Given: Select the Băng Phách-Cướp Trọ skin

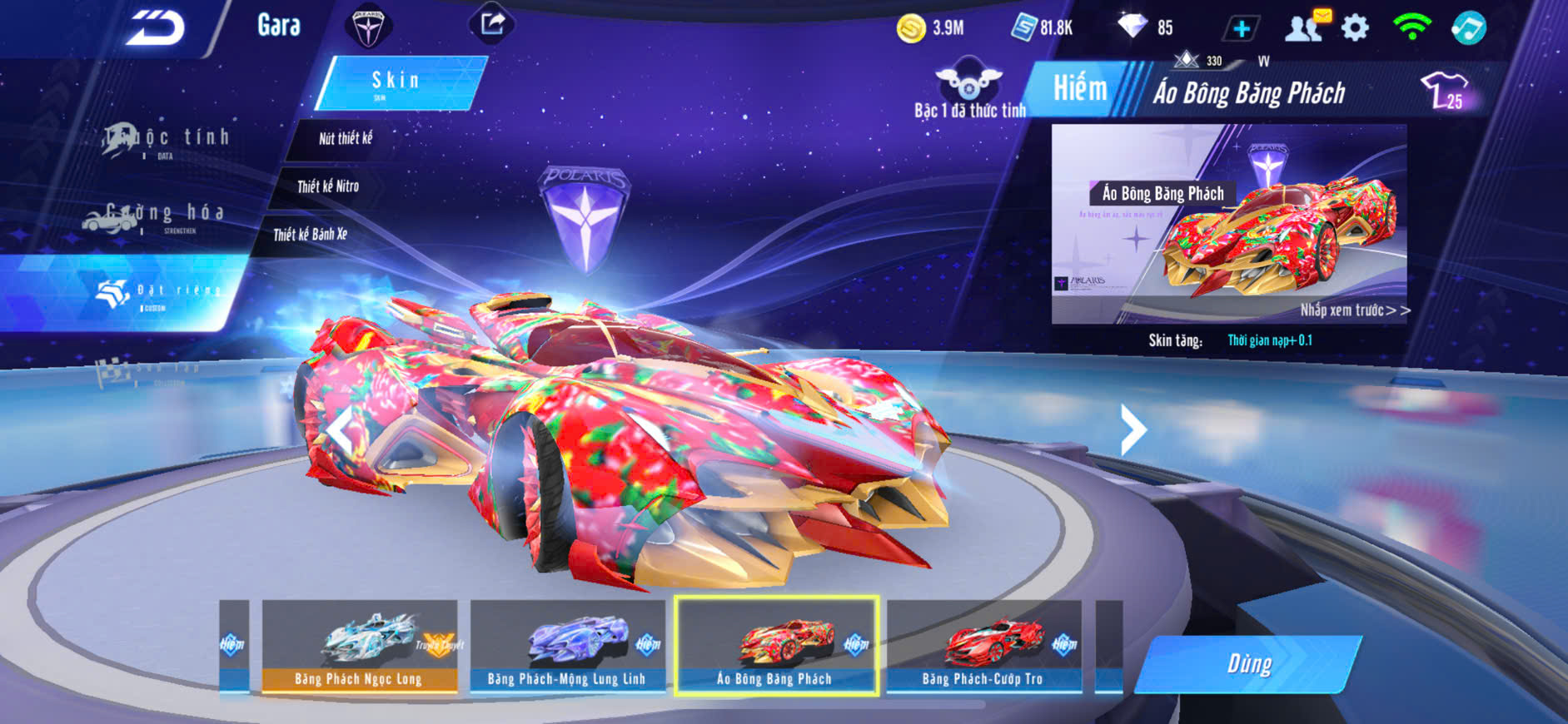Looking at the screenshot, I should (x=983, y=646).
